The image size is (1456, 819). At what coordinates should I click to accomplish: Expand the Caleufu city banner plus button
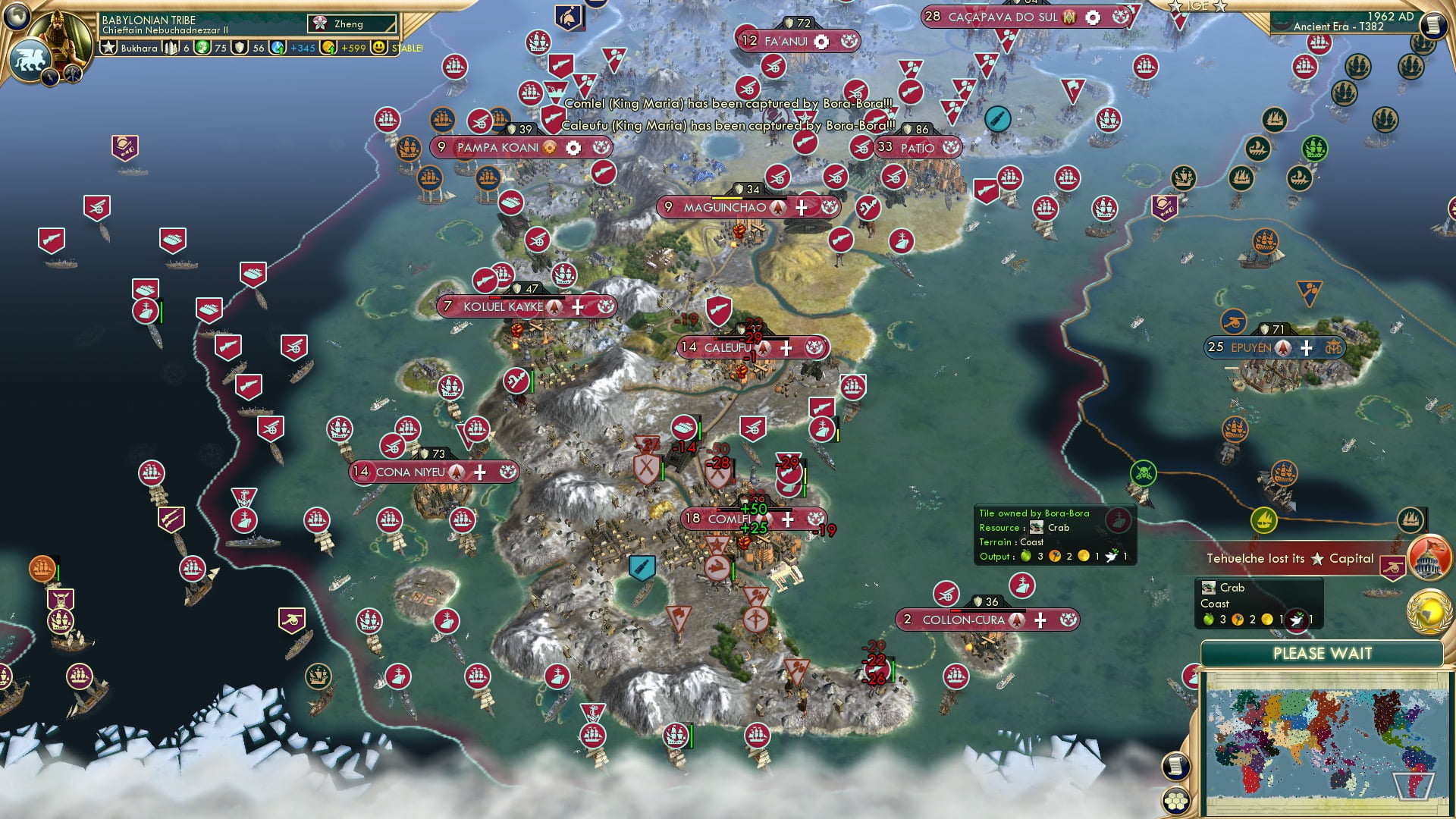pyautogui.click(x=786, y=348)
